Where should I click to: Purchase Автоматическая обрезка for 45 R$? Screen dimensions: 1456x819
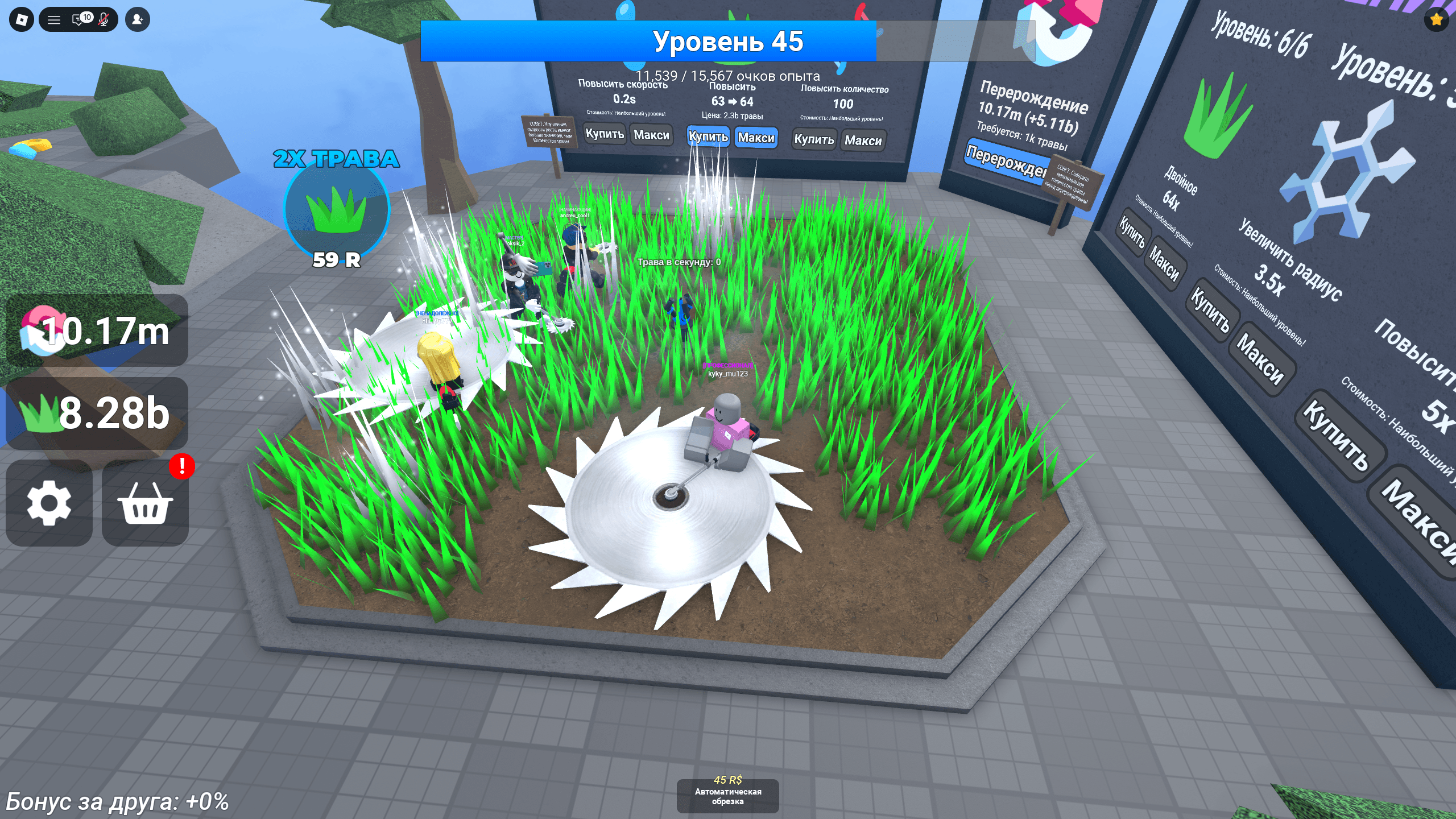coord(727,795)
